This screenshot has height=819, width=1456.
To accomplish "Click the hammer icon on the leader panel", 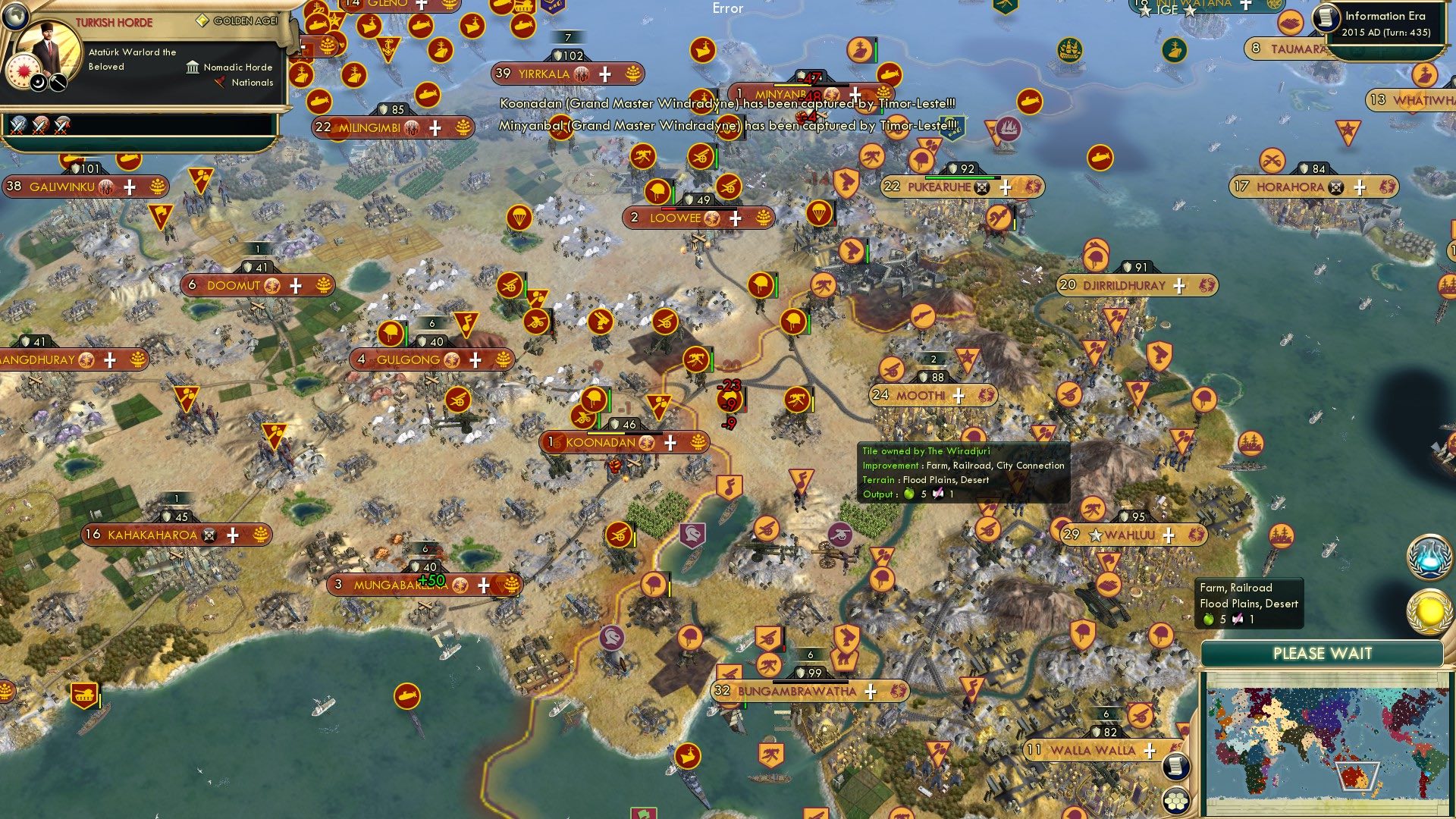I will tap(58, 82).
